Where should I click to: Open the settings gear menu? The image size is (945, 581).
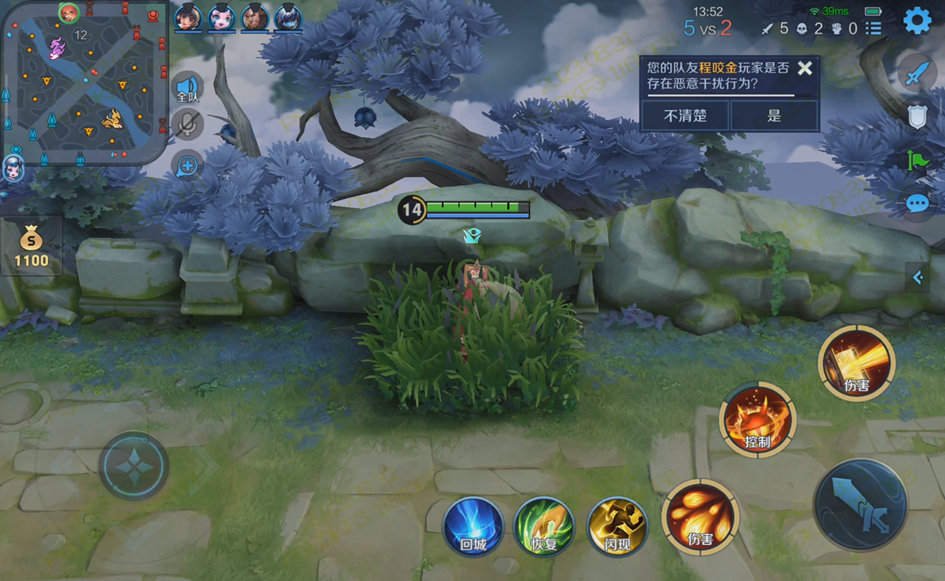point(917,19)
